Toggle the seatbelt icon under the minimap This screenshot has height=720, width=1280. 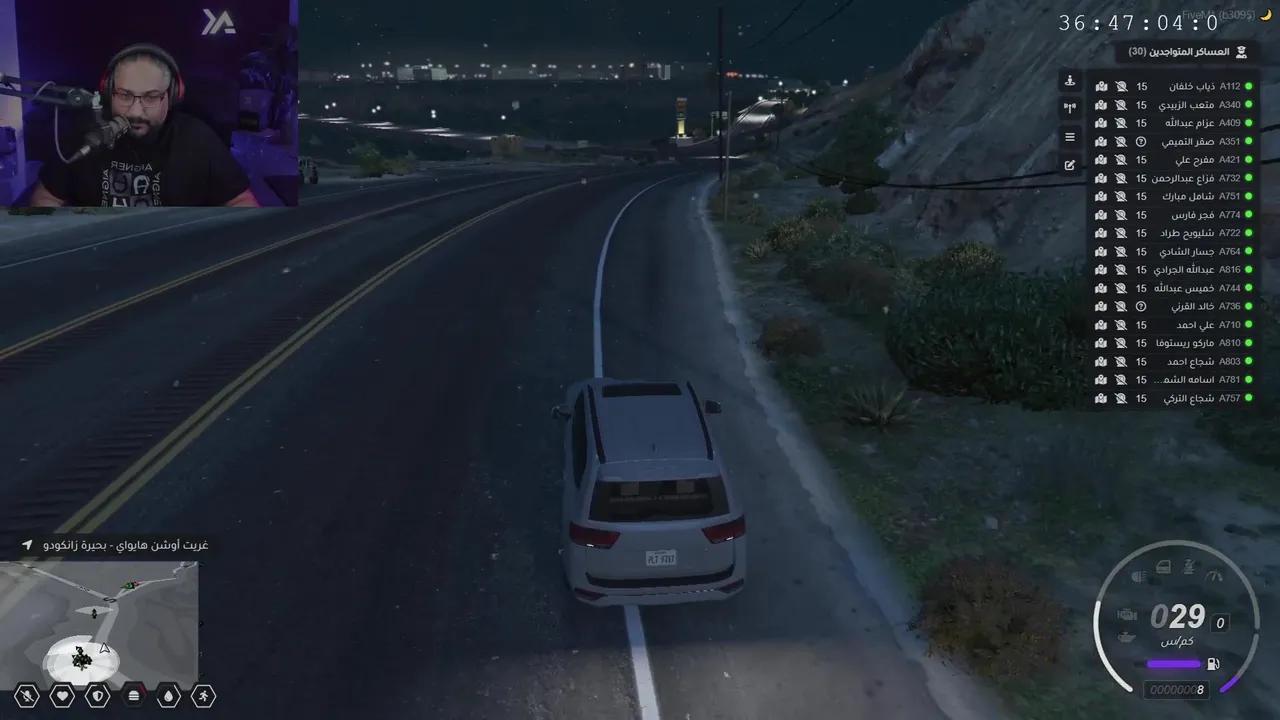pos(26,695)
